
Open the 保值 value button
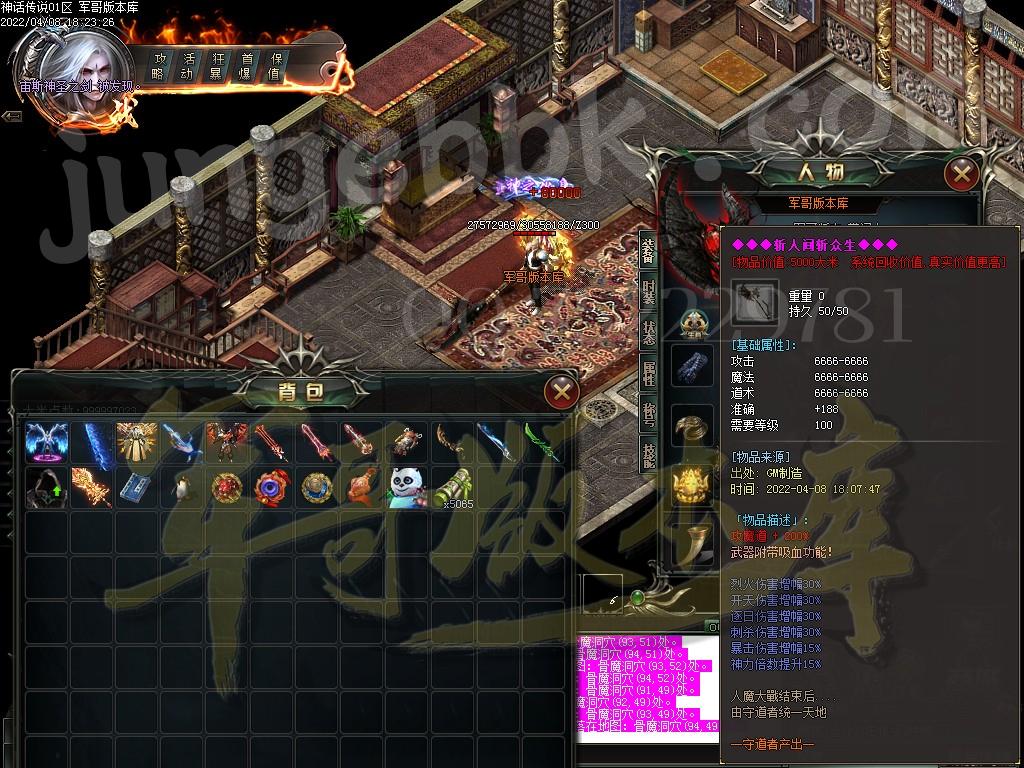(x=274, y=66)
